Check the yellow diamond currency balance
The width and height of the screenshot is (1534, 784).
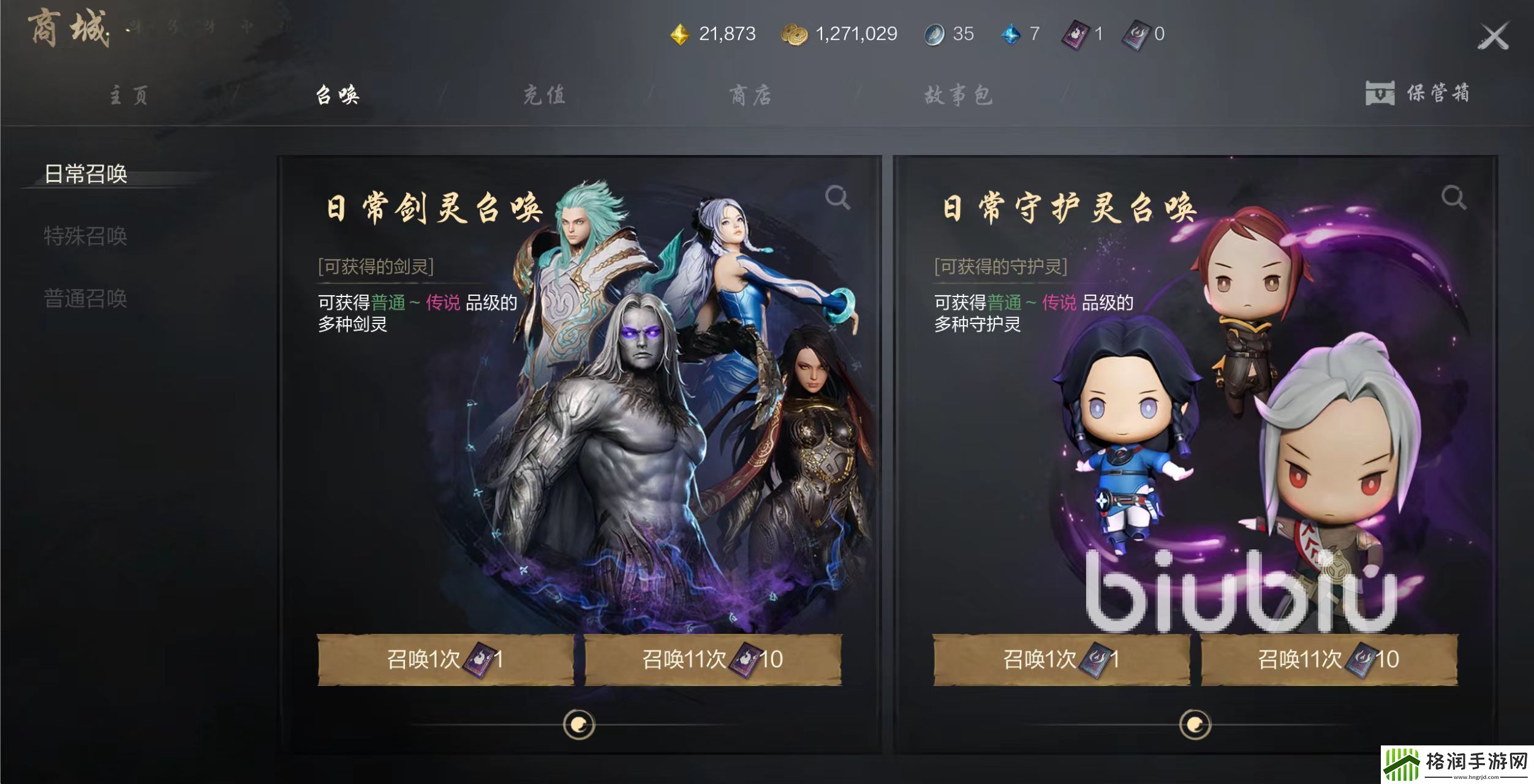(x=680, y=35)
